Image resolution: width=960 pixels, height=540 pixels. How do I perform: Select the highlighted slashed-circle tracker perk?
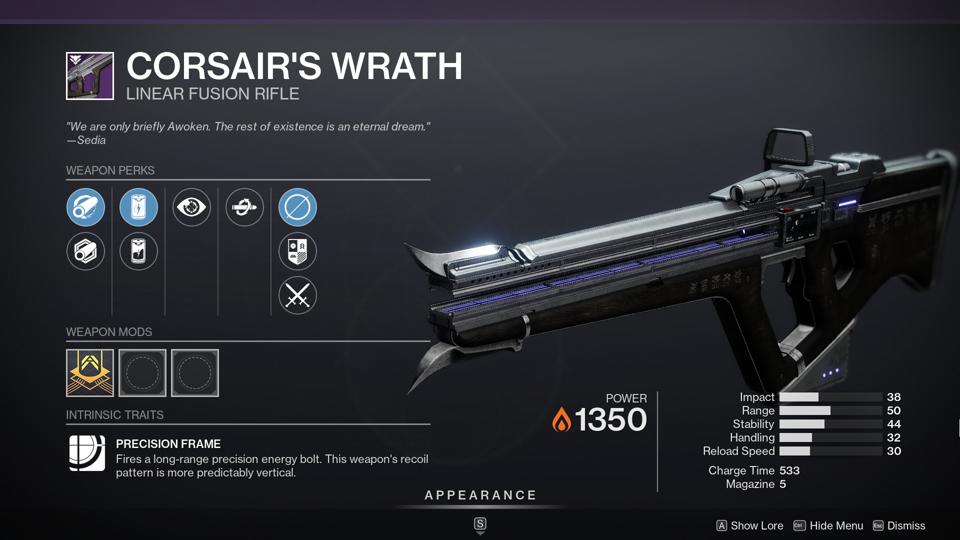click(x=297, y=208)
